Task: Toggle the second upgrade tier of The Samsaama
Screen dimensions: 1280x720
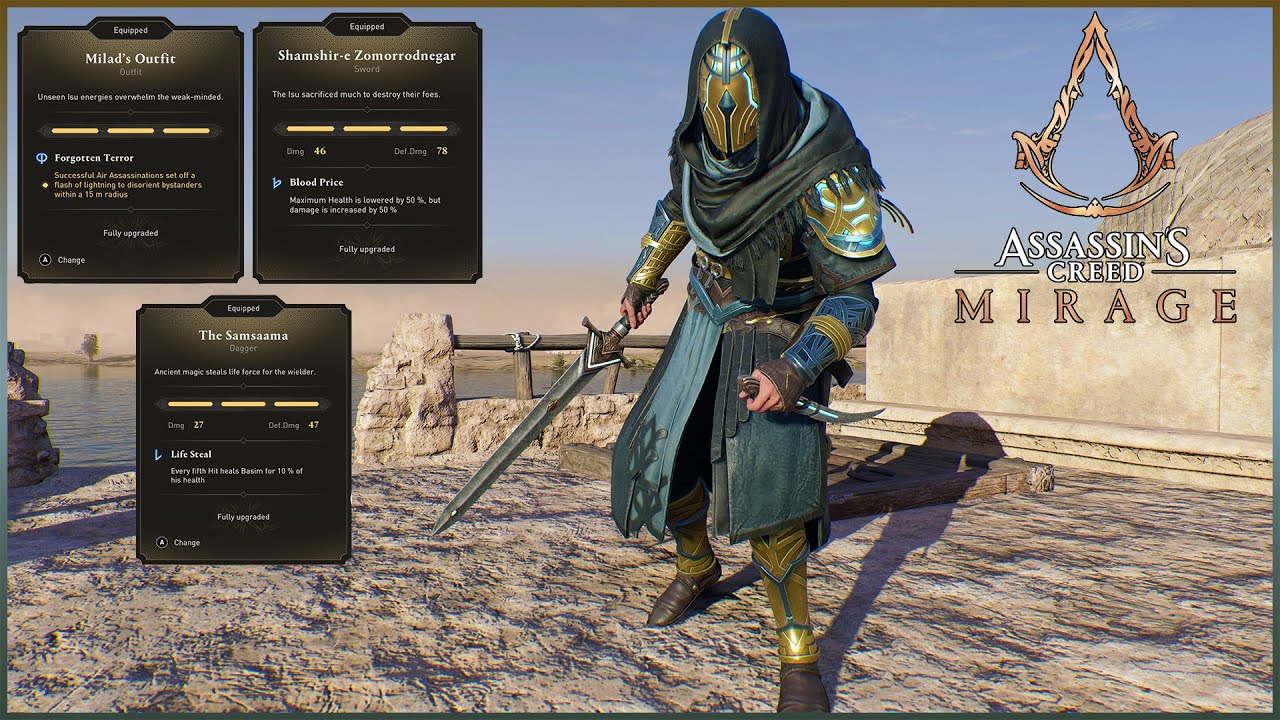Action: click(243, 404)
